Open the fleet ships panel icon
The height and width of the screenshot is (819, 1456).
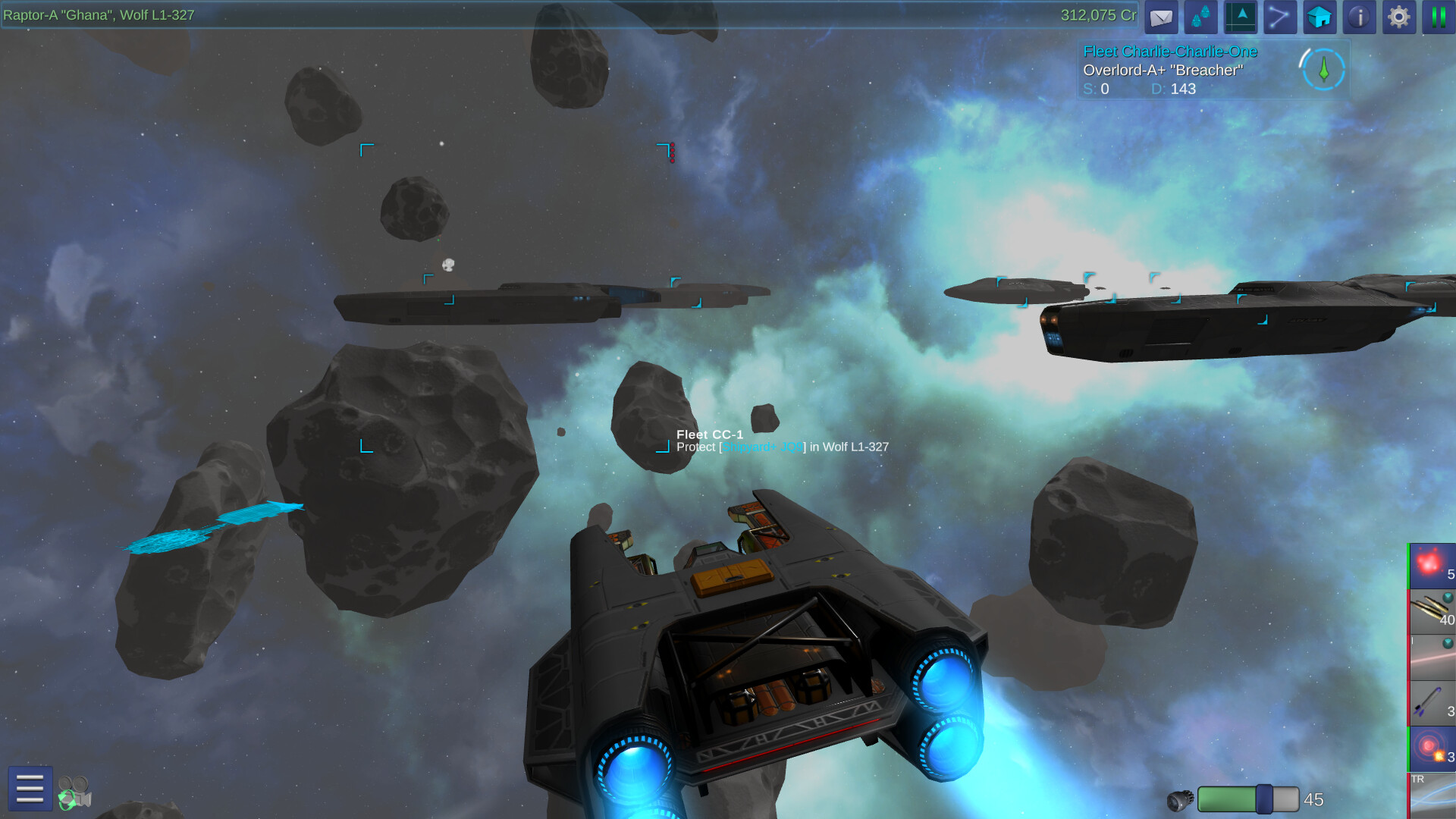(x=1200, y=17)
